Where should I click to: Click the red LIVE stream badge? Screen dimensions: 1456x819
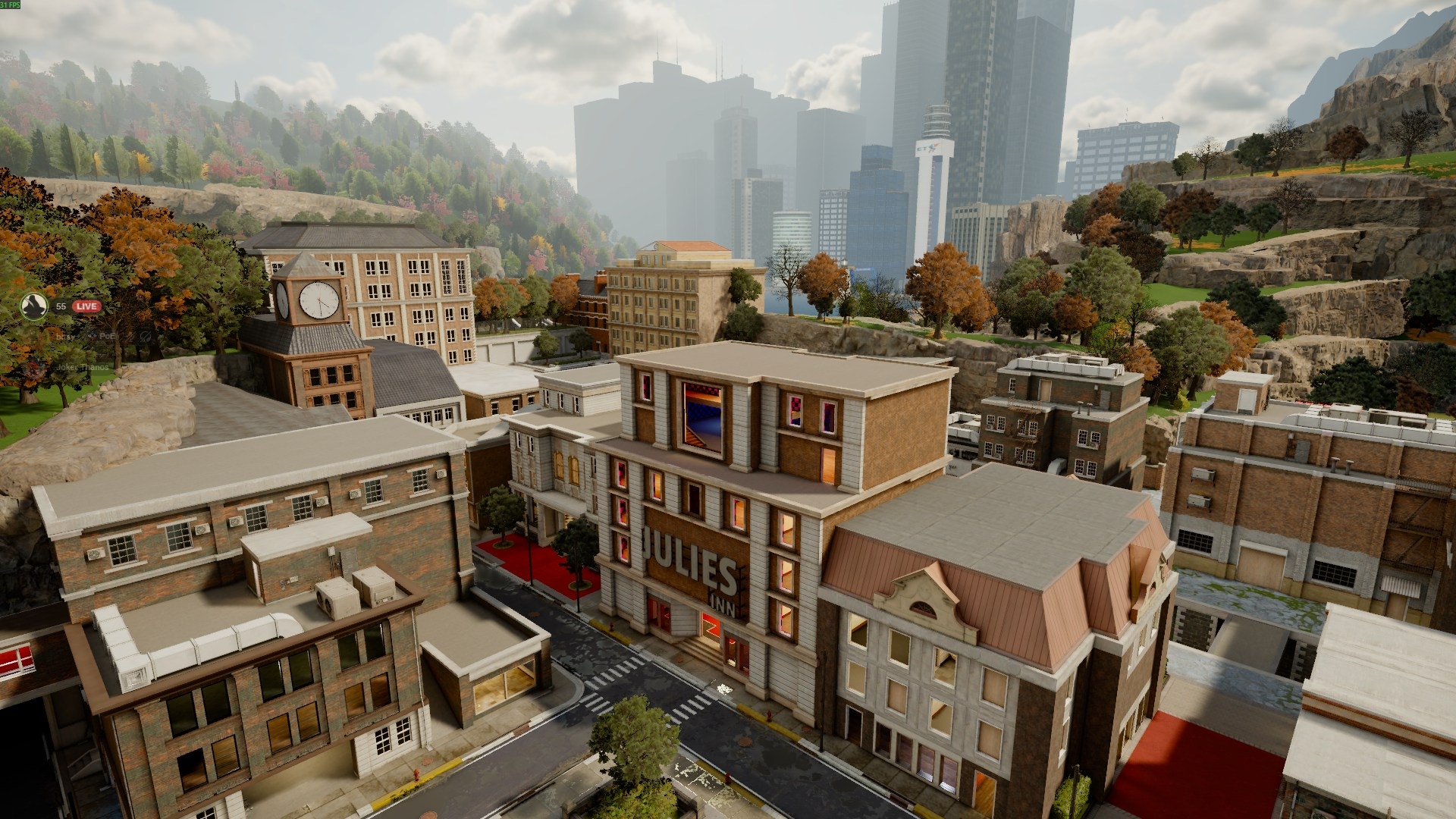click(x=86, y=306)
